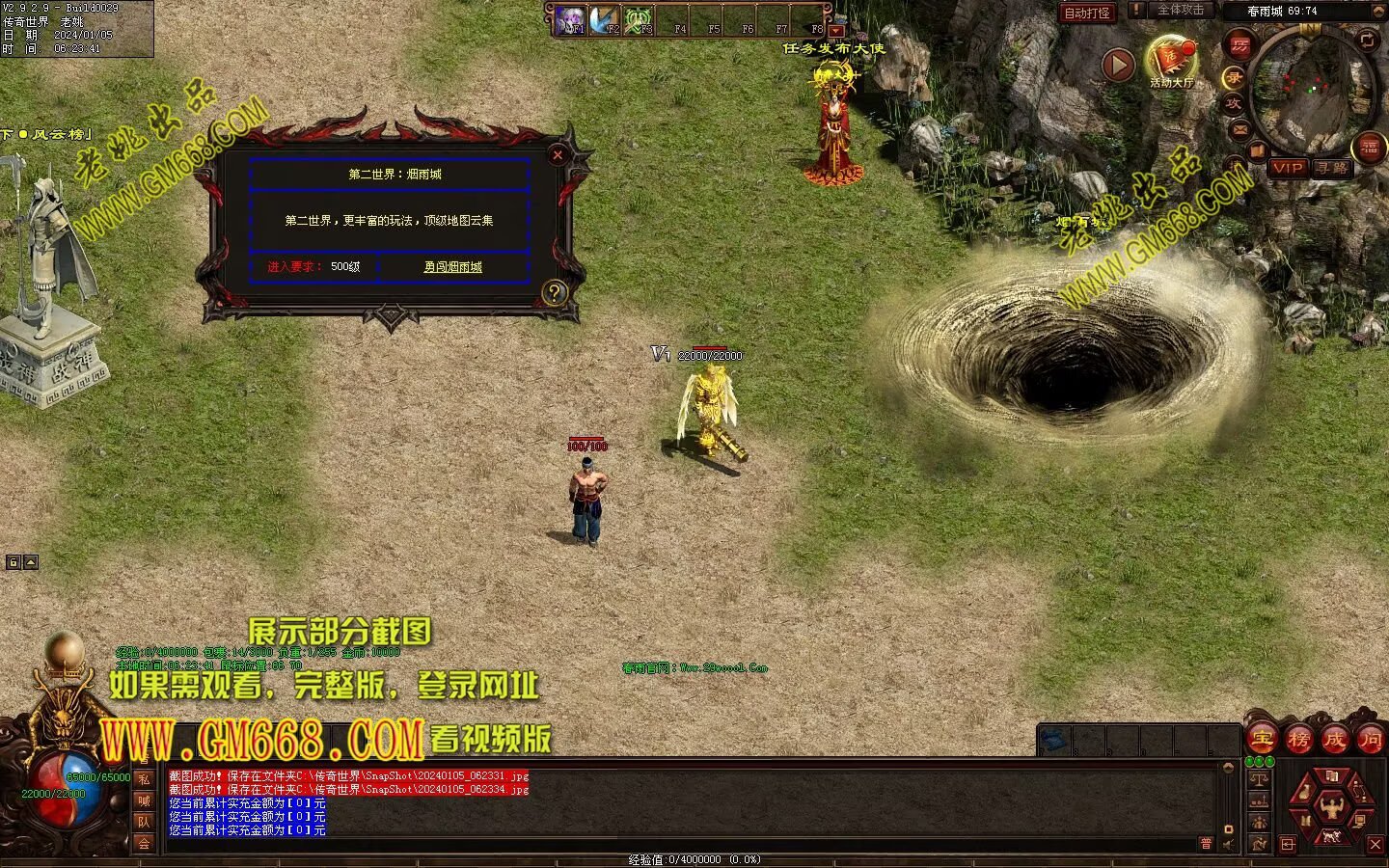The width and height of the screenshot is (1389, 868).
Task: Choose the 勇闯烟雨城 link
Action: coord(452,267)
